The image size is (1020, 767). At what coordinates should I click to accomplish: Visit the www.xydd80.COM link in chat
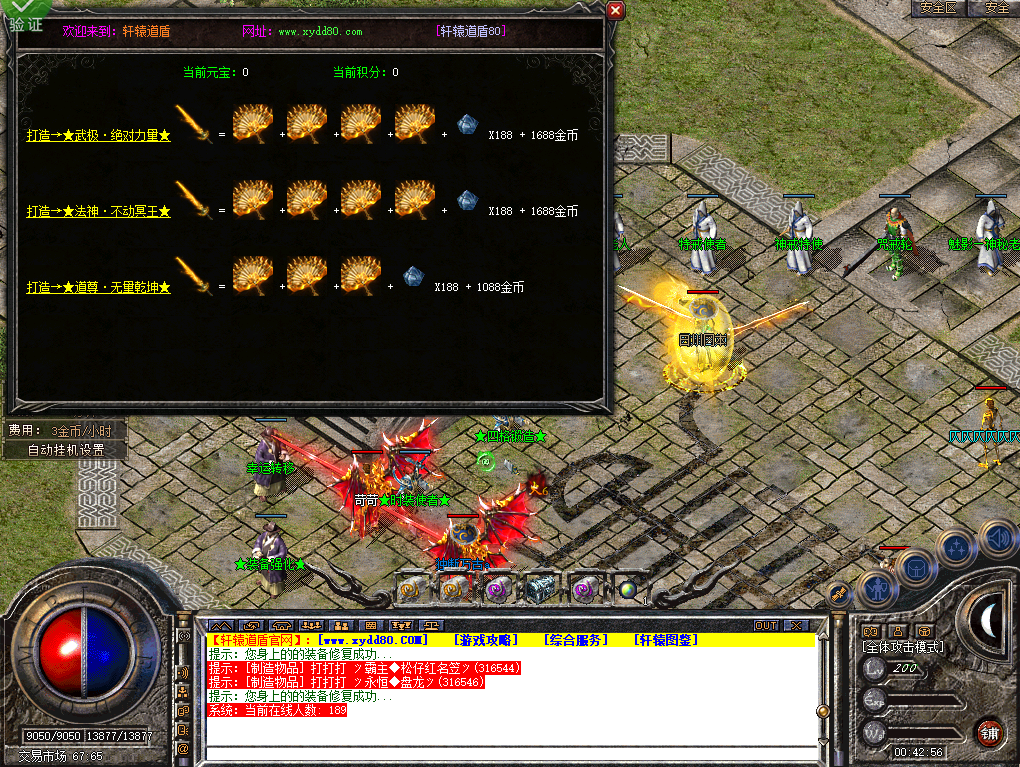[x=372, y=640]
